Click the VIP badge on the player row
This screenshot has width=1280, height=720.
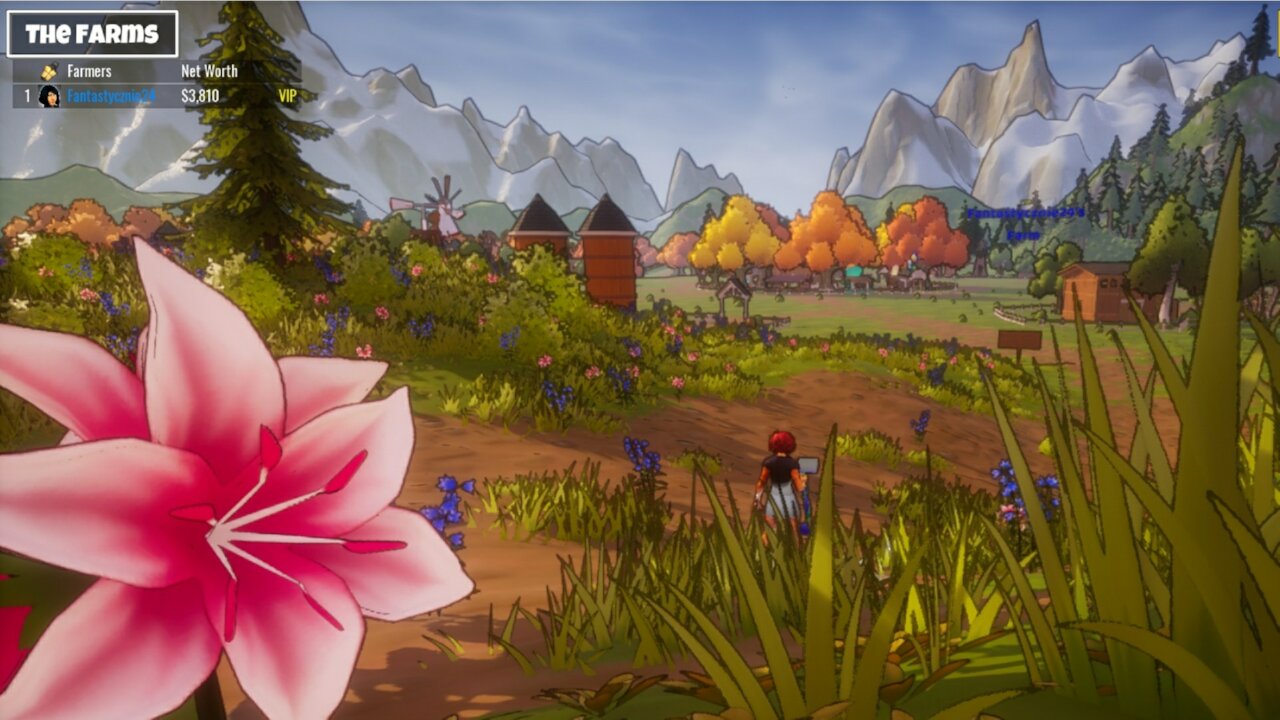(287, 96)
